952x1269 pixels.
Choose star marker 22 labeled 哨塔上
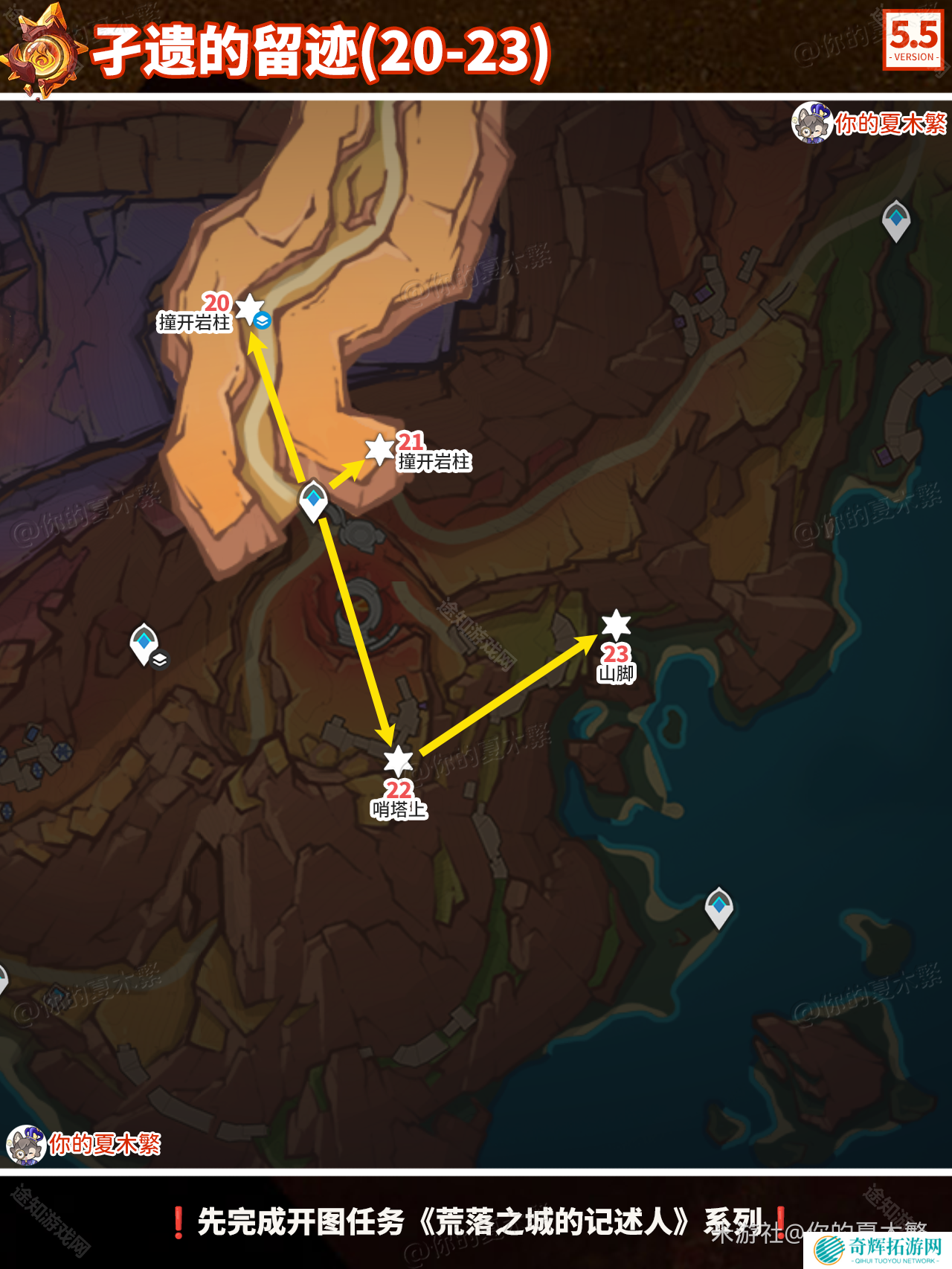pos(399,759)
